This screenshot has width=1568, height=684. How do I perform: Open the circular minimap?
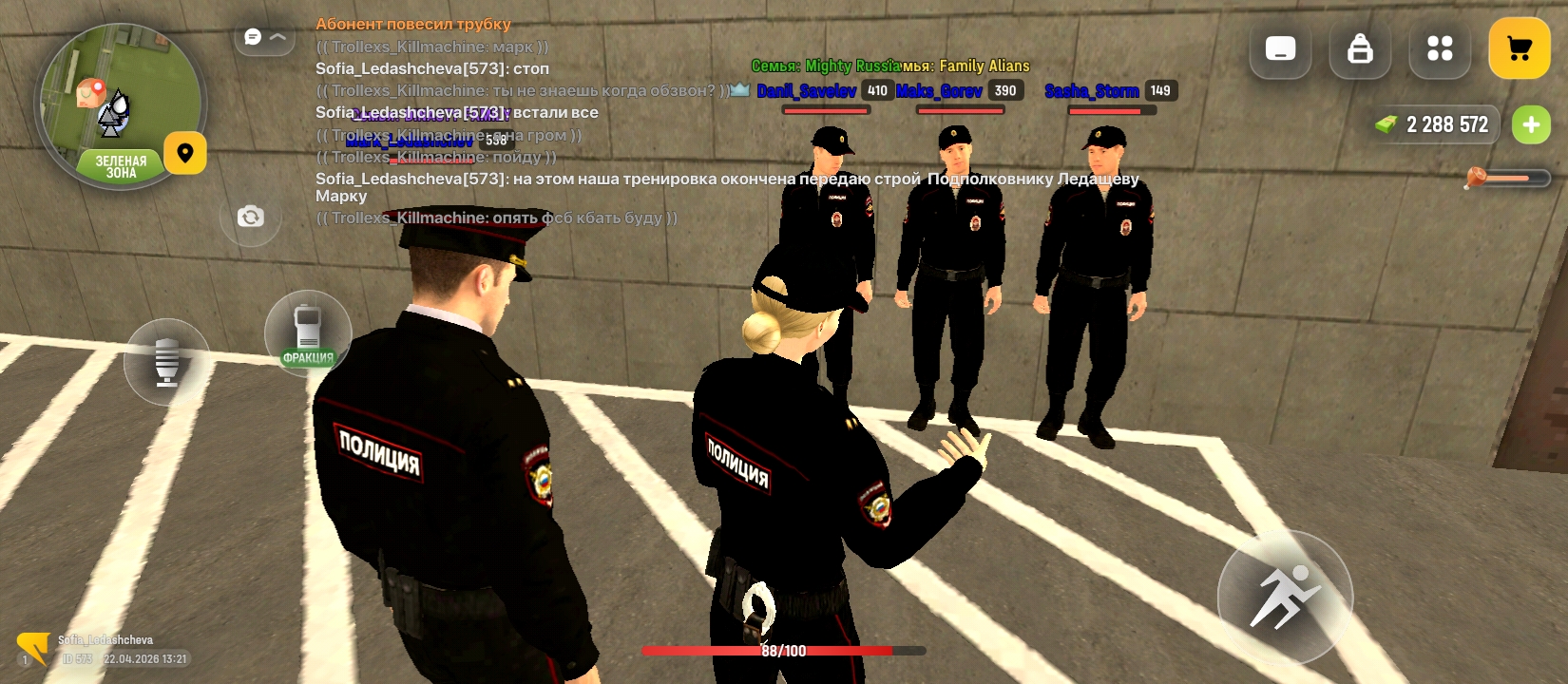(120, 104)
